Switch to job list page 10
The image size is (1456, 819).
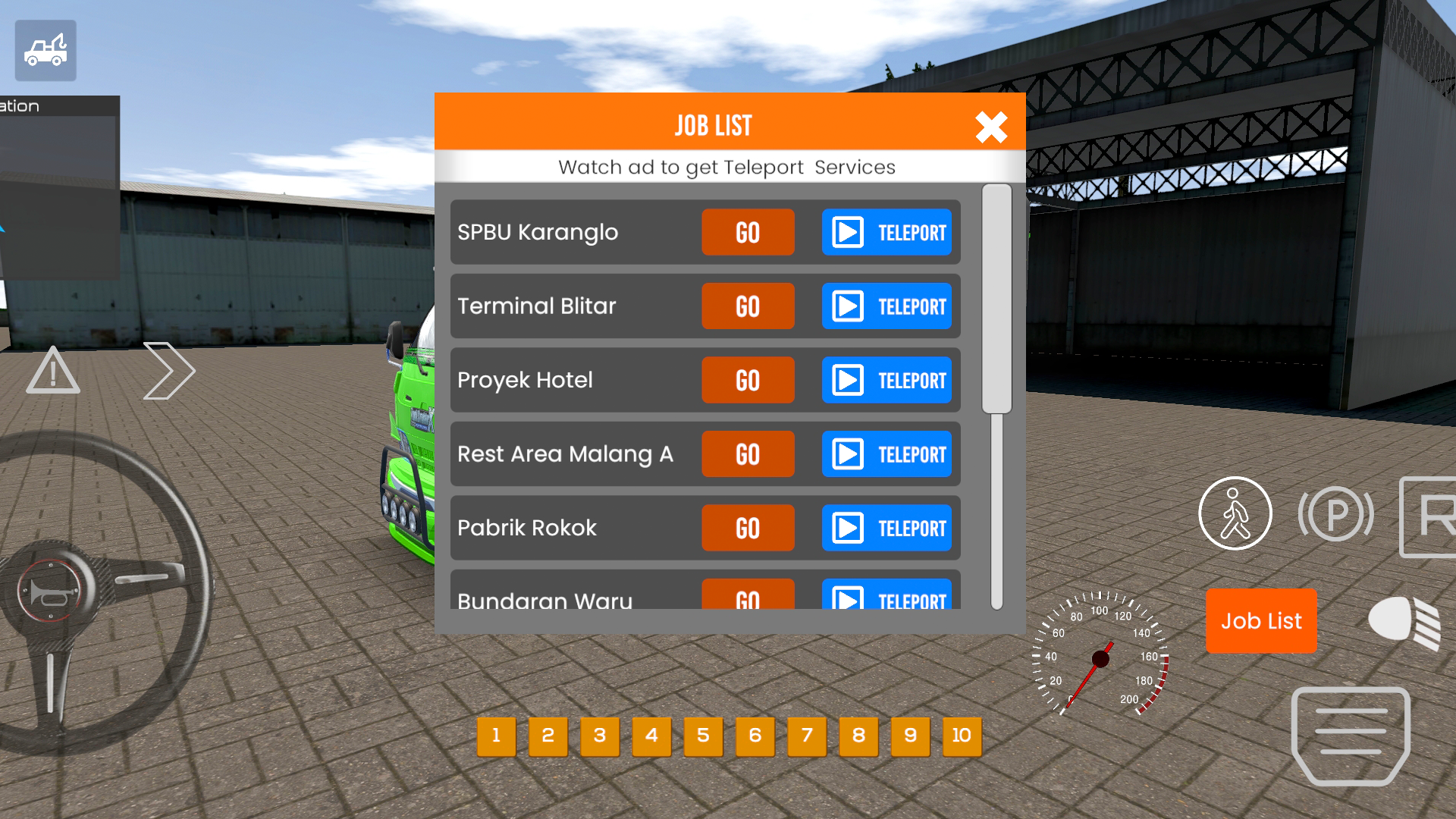961,736
